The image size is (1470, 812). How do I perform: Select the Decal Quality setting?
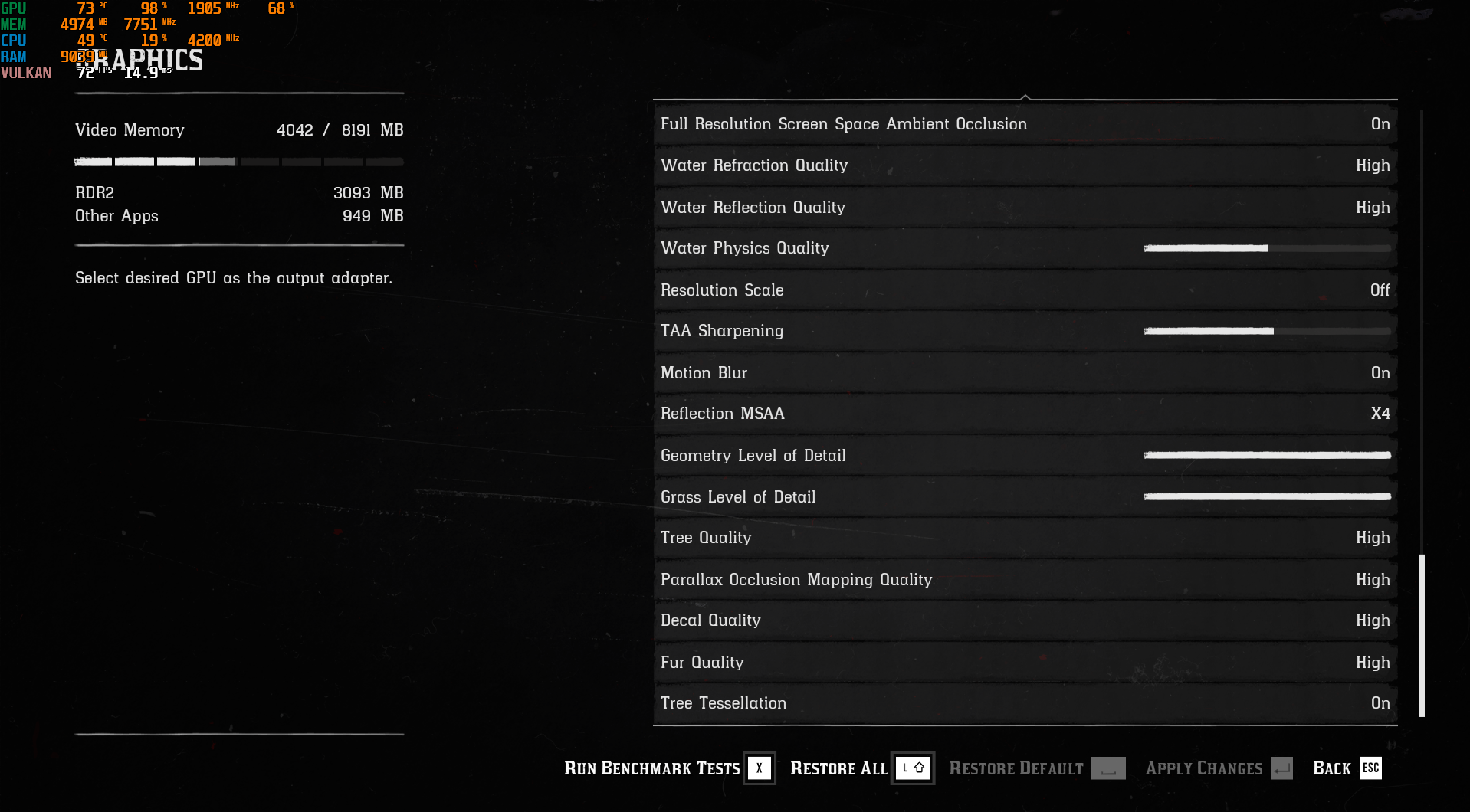[x=1025, y=620]
